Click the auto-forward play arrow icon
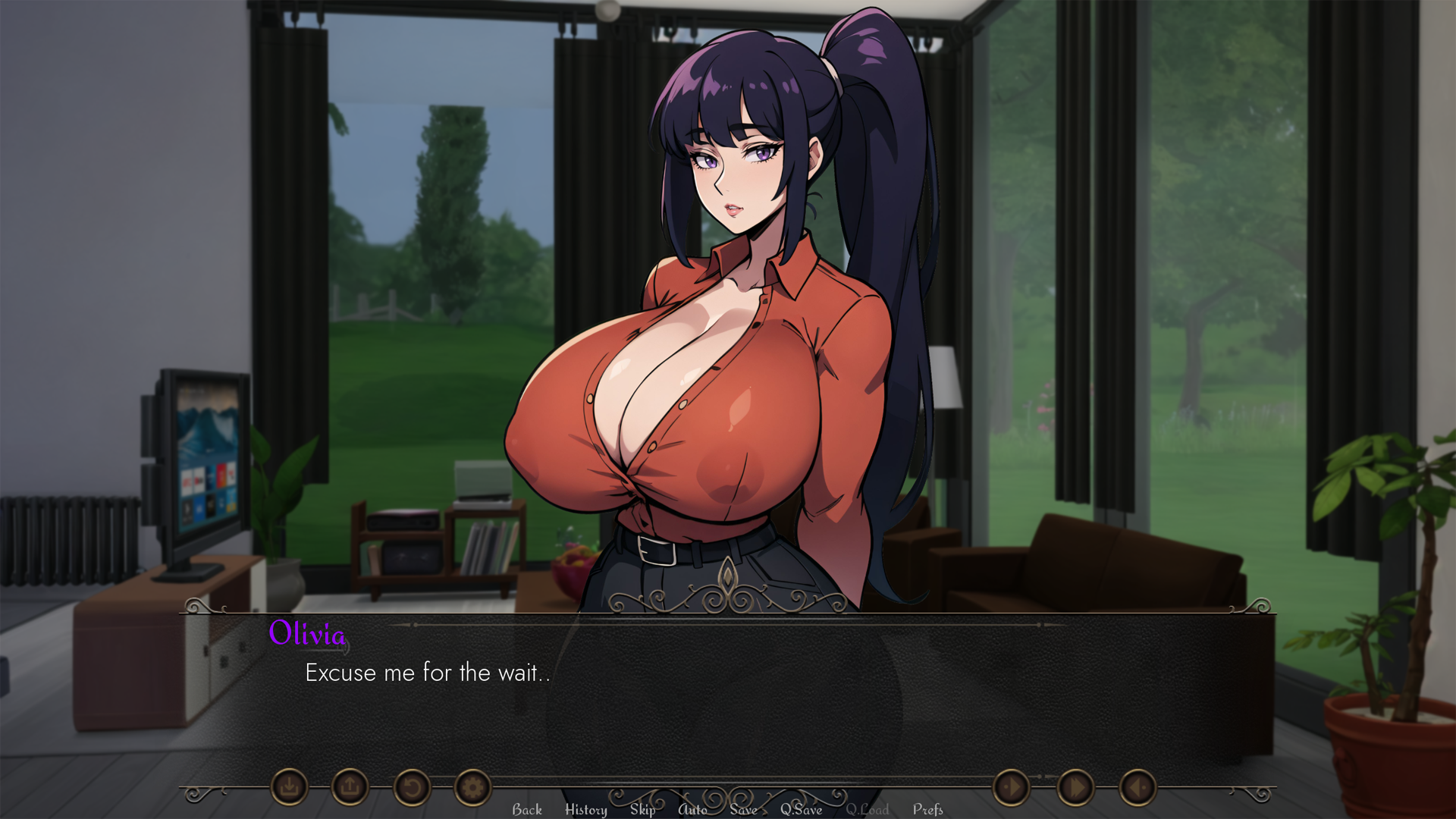 (x=1012, y=787)
